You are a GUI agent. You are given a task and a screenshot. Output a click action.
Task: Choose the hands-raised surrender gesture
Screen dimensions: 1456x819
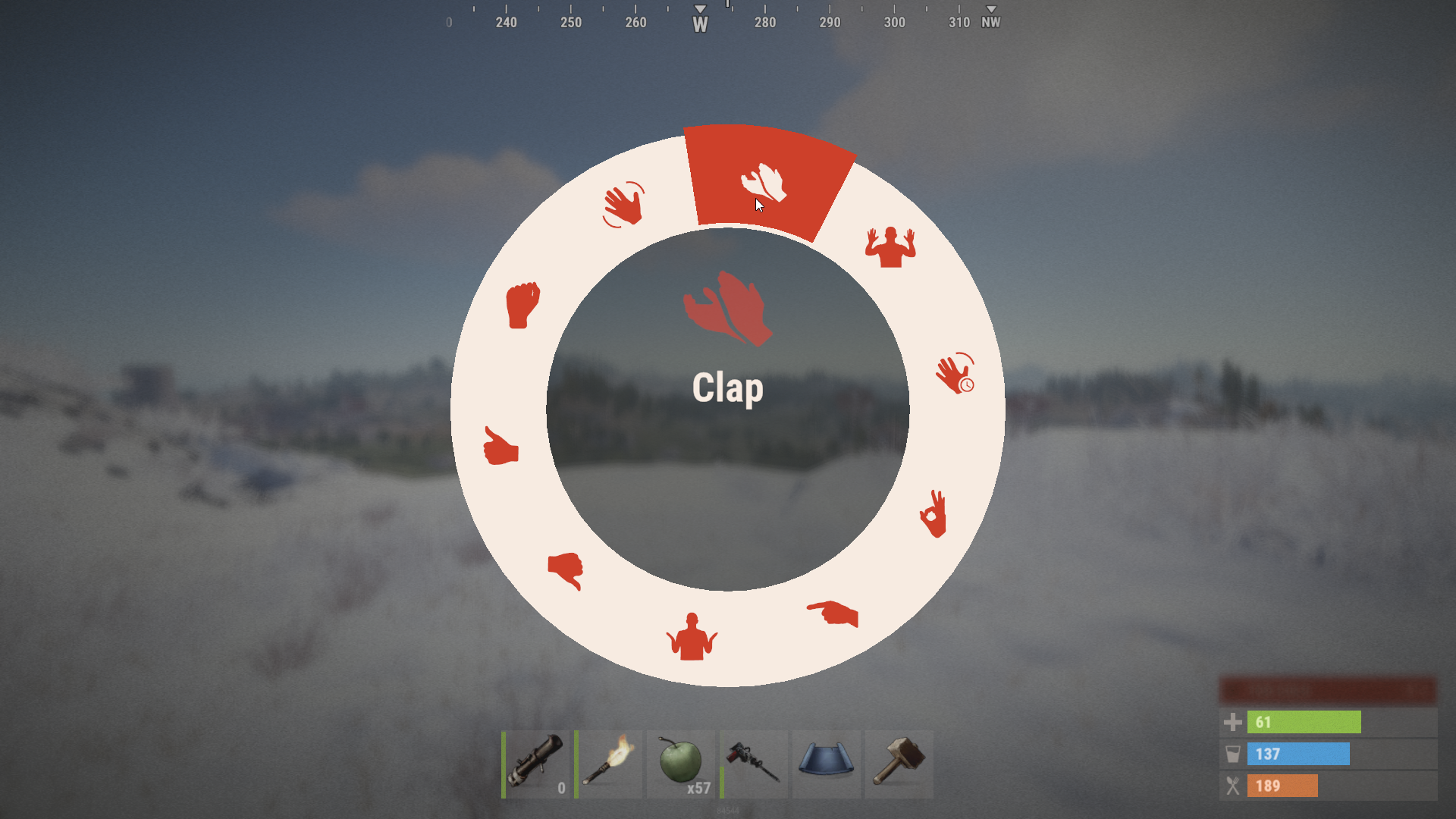tap(890, 247)
